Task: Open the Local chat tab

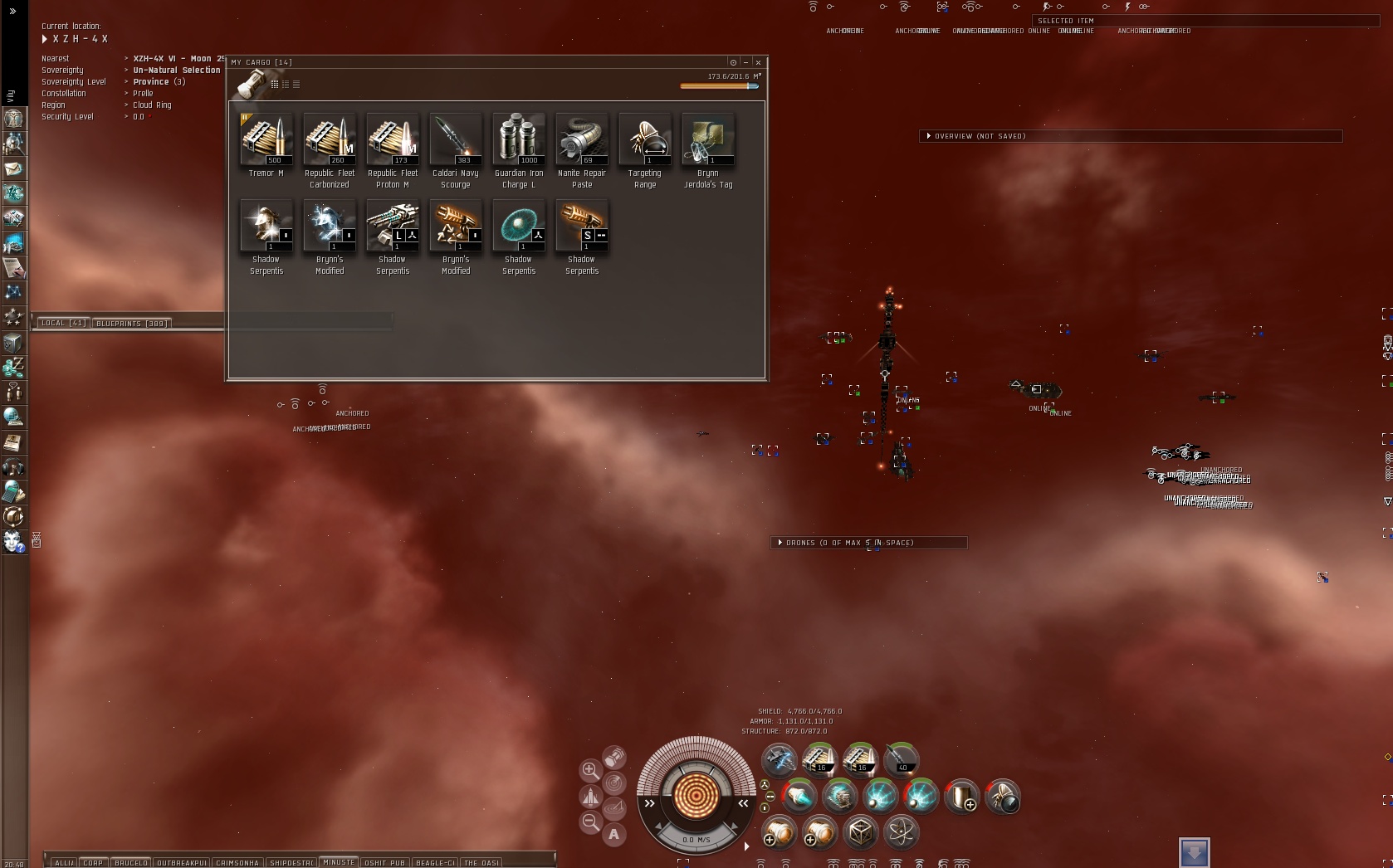Action: [x=63, y=323]
